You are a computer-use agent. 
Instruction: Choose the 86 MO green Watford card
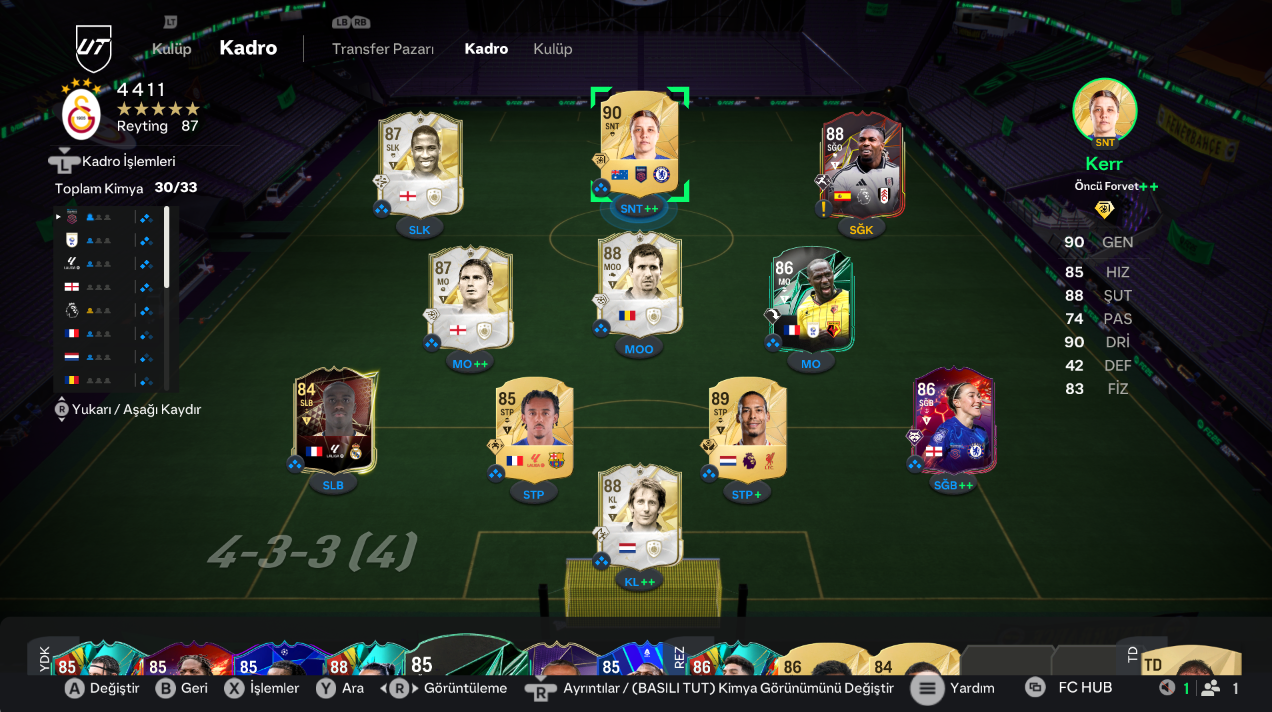(811, 298)
